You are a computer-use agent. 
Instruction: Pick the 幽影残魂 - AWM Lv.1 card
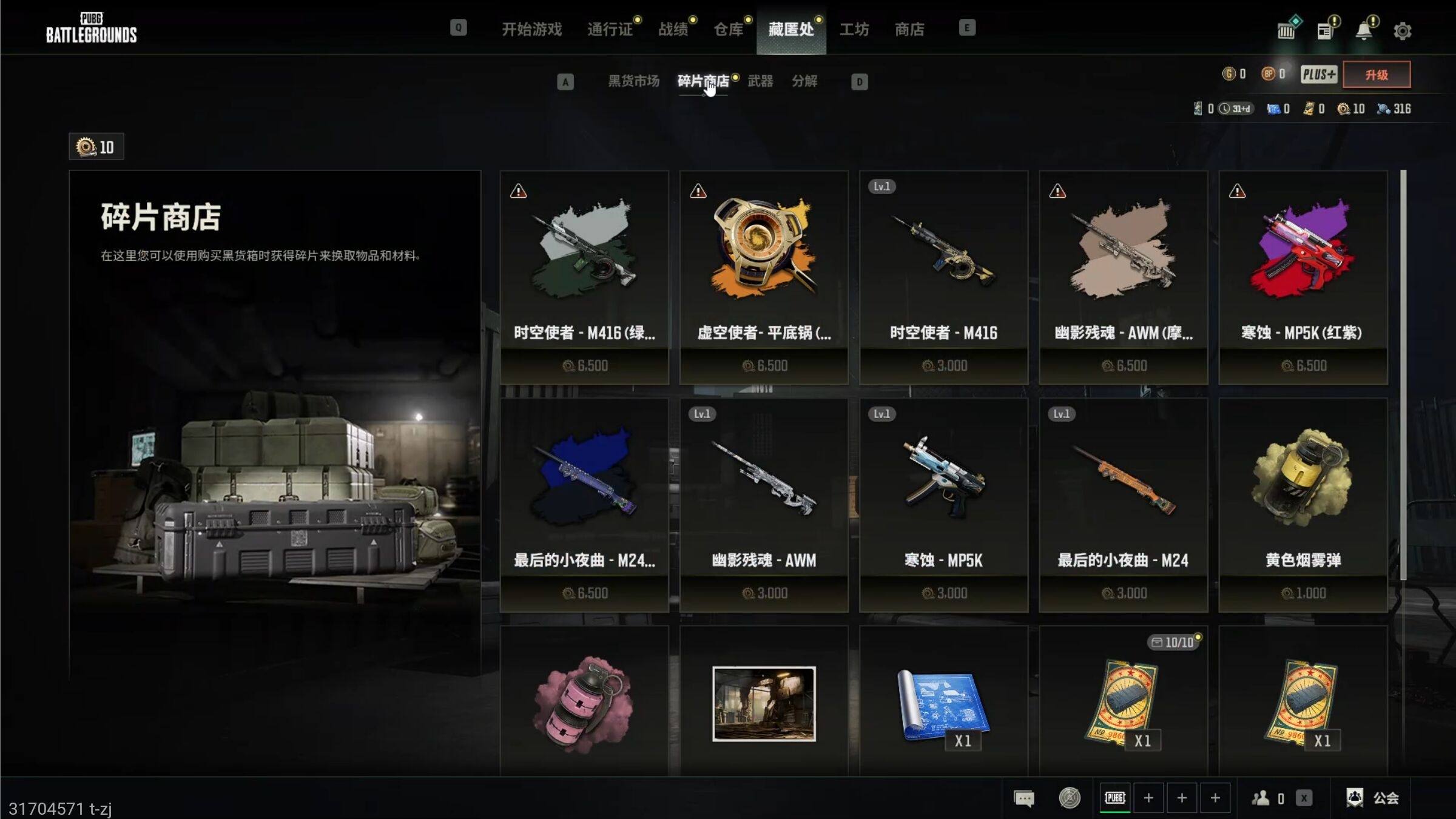(764, 505)
